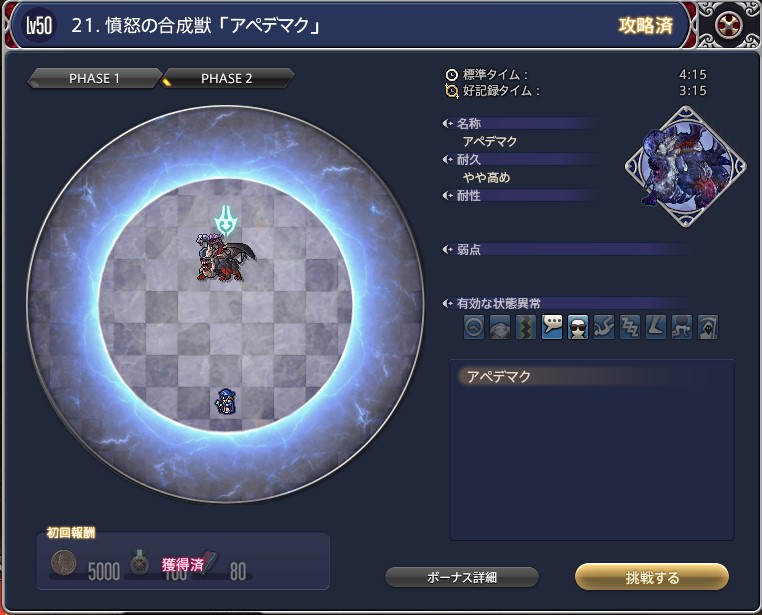Viewport: 762px width, 615px height.
Task: Inspect the coin reward icon
Action: [65, 564]
